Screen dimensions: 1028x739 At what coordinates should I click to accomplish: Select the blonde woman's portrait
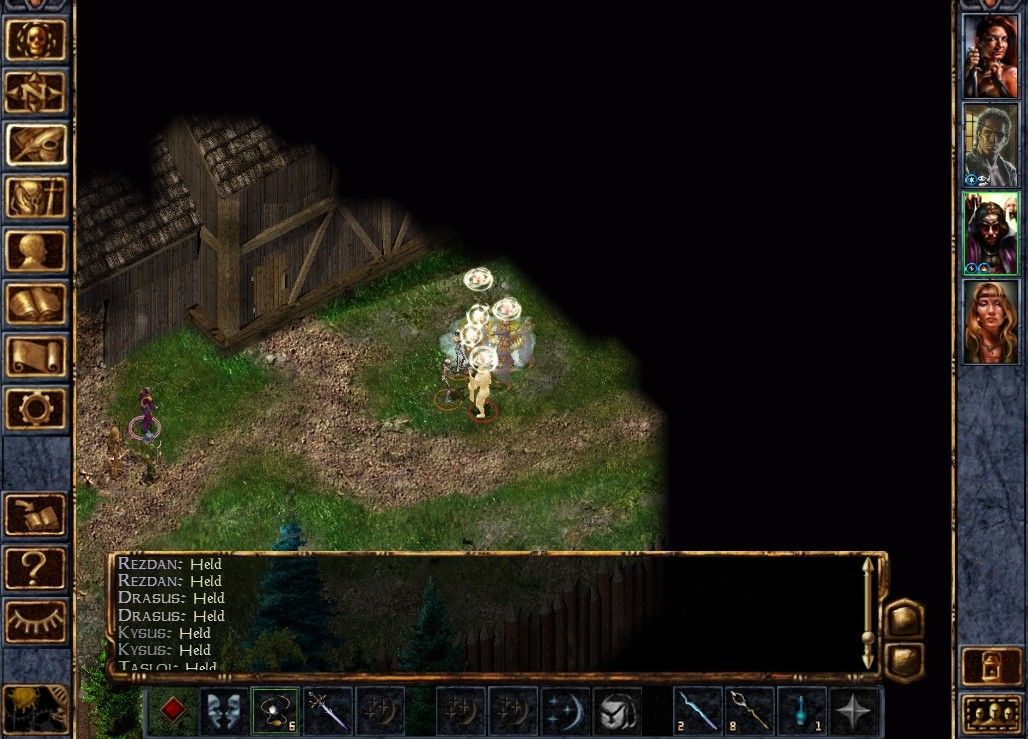pos(990,322)
